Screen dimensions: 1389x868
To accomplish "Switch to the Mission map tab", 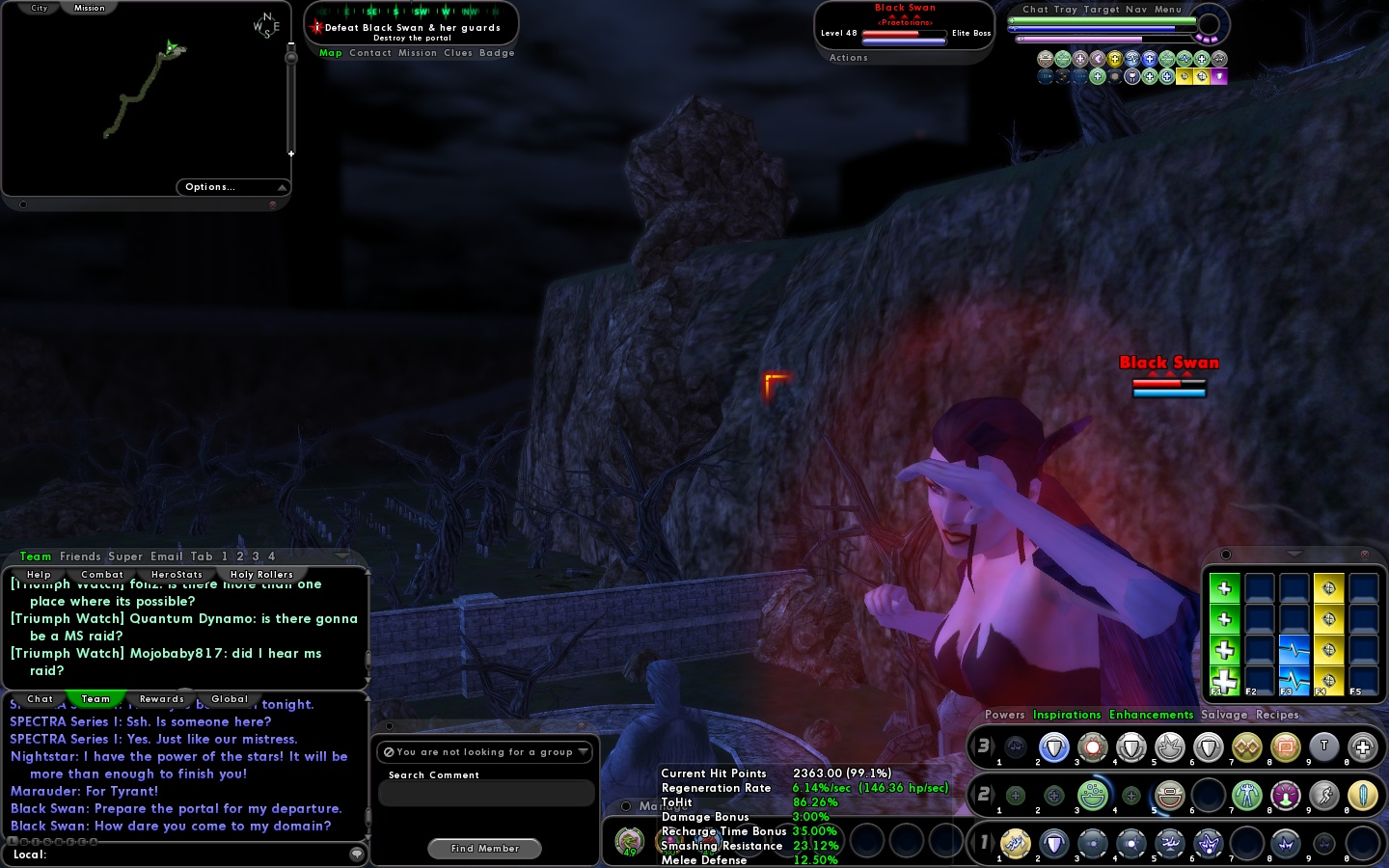I will coord(89,8).
